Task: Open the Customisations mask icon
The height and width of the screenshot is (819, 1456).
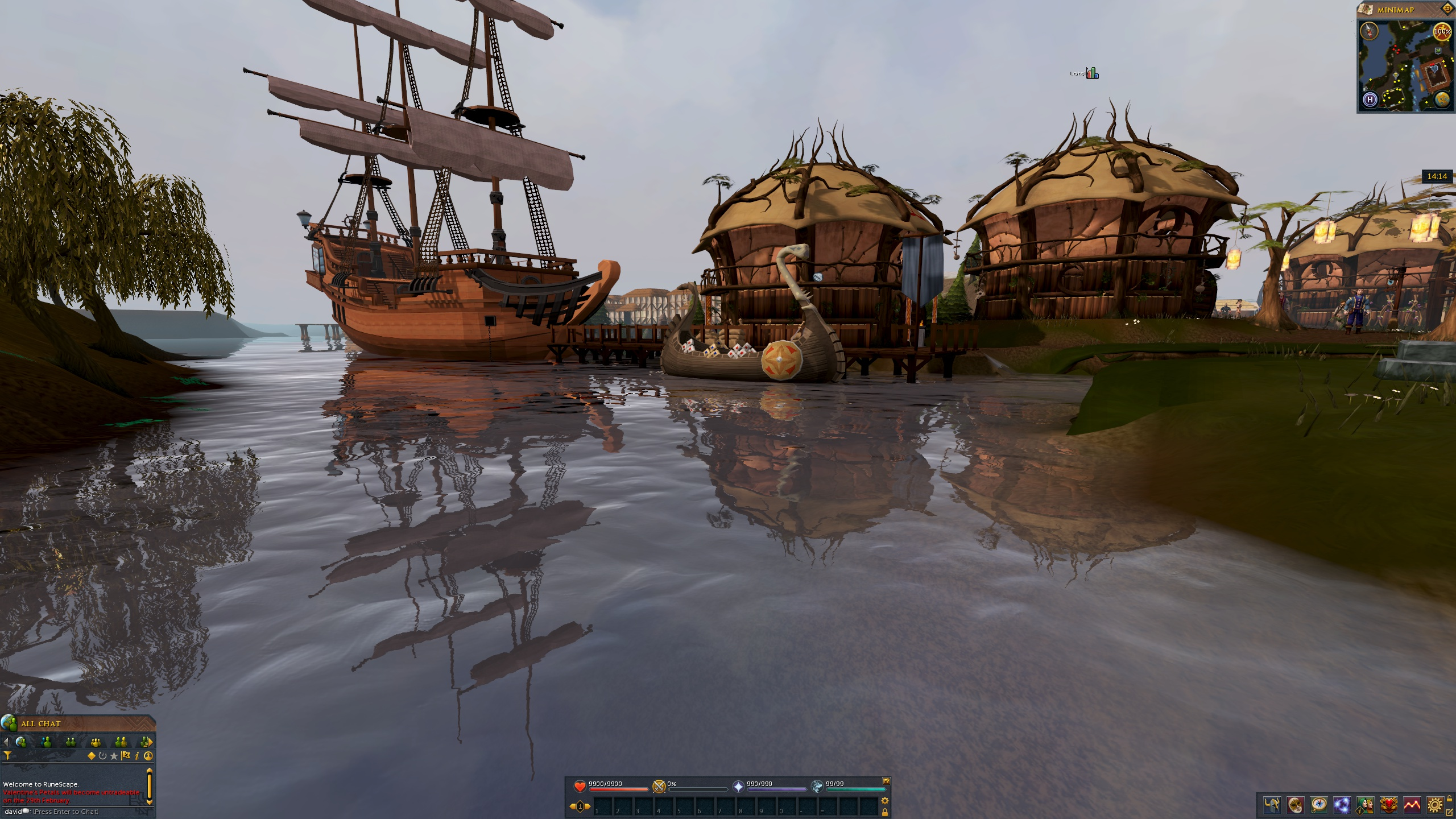Action: pos(1295,805)
